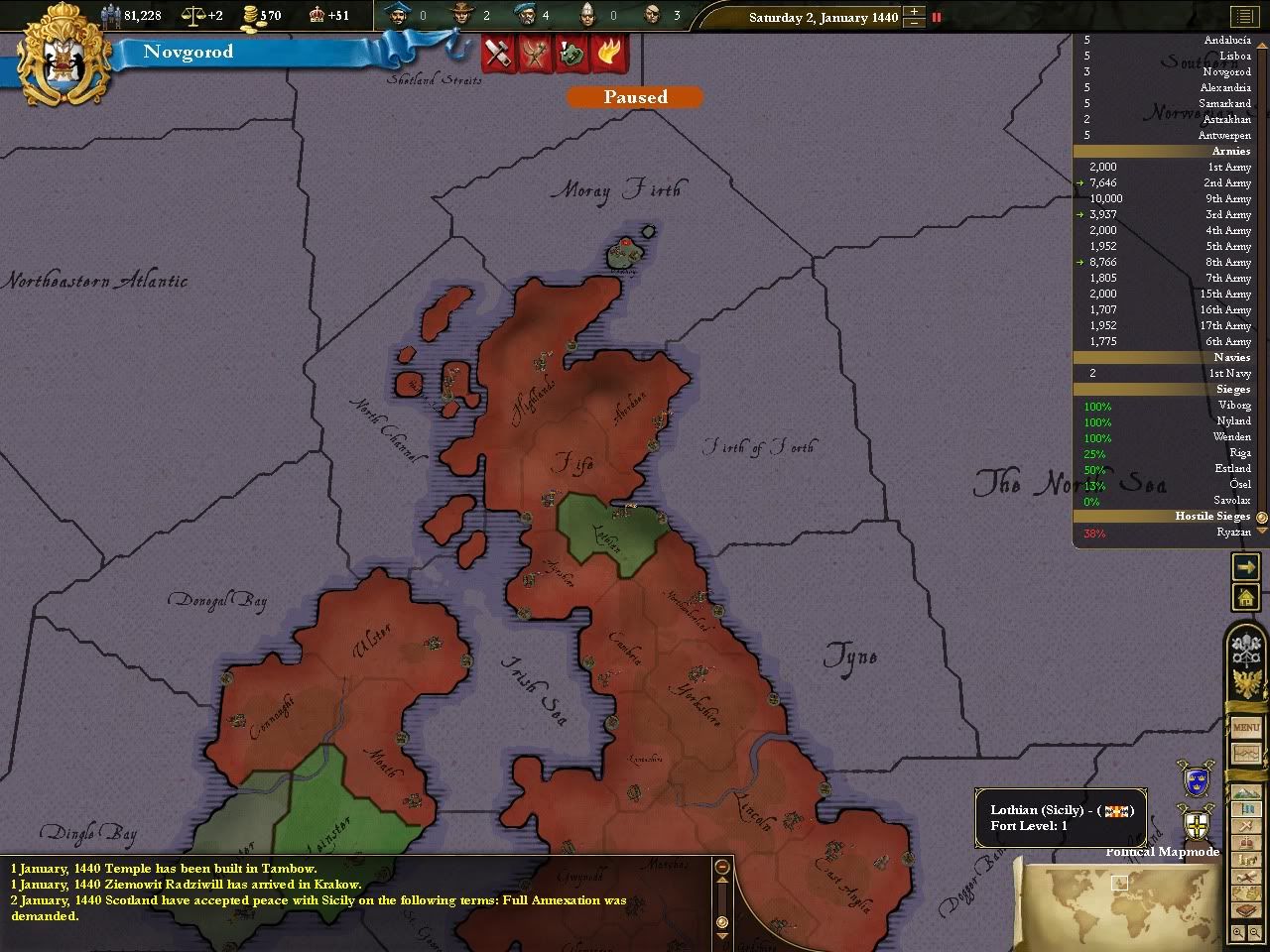Open the golden double-headed eagle panel

coord(1246,683)
